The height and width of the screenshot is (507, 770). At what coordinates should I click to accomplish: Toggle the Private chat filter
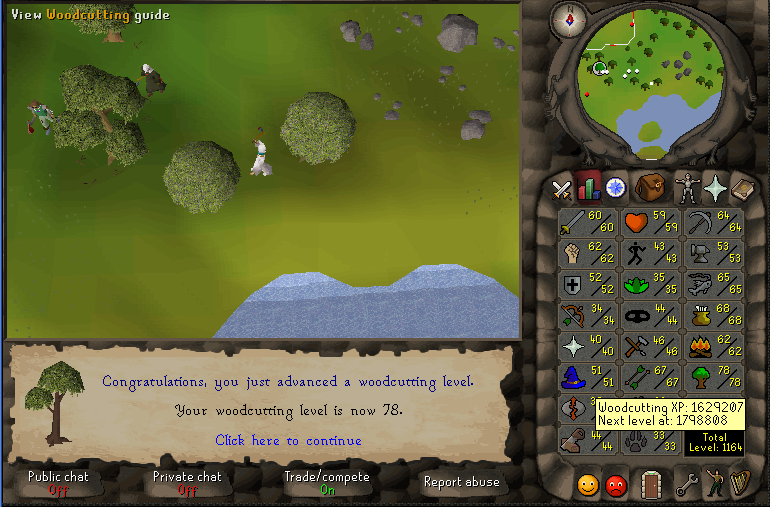pyautogui.click(x=186, y=482)
